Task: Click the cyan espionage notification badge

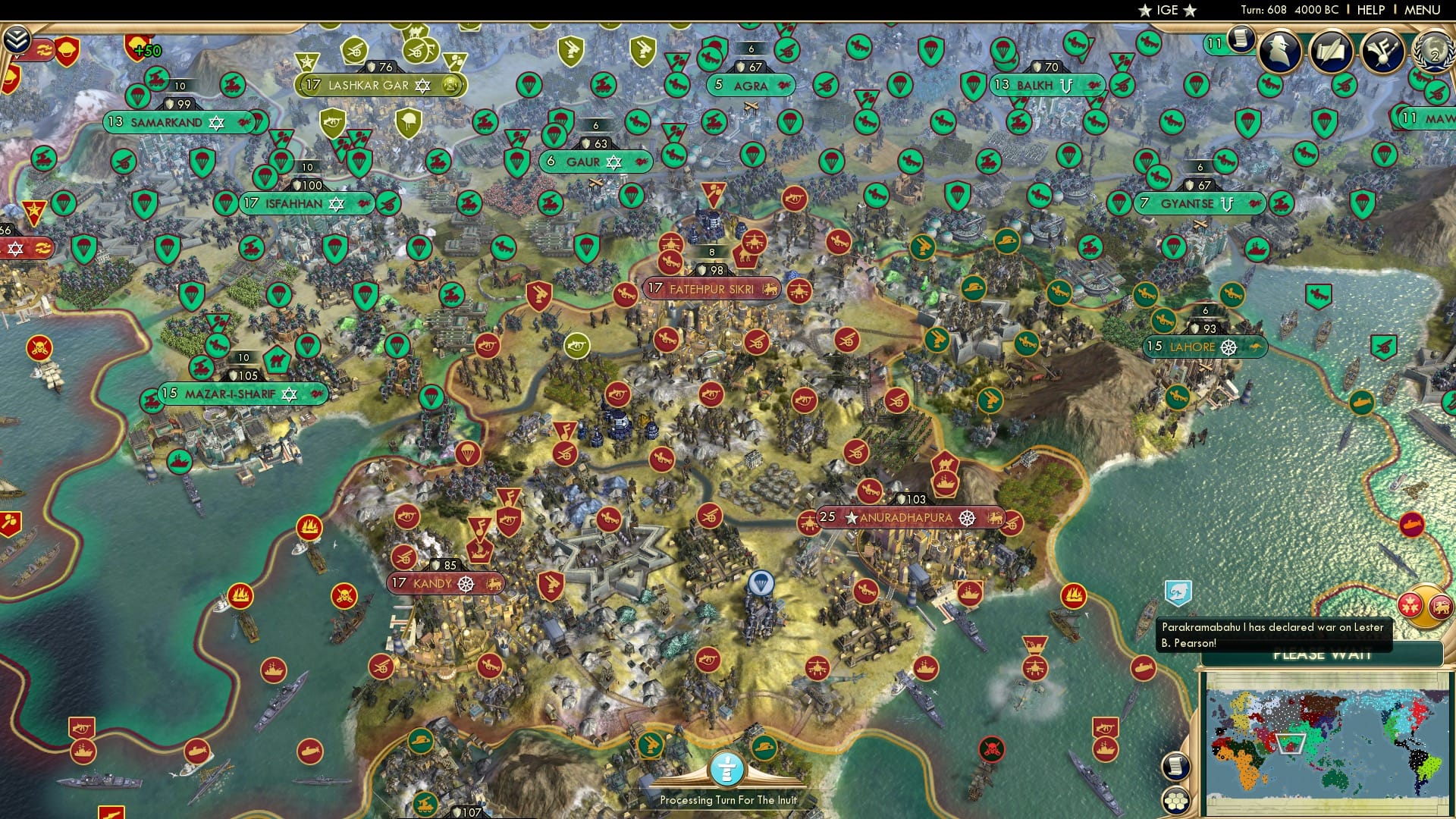Action: coord(1178,592)
